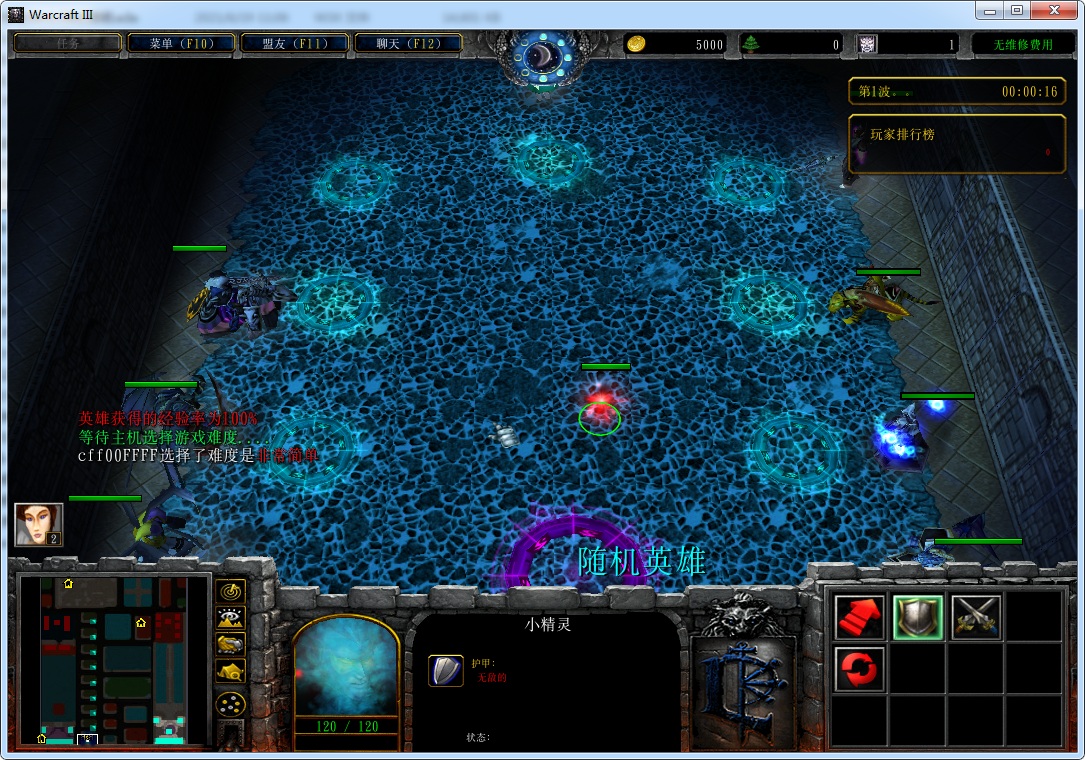Click the minimap
This screenshot has width=1085, height=760.
pos(114,660)
